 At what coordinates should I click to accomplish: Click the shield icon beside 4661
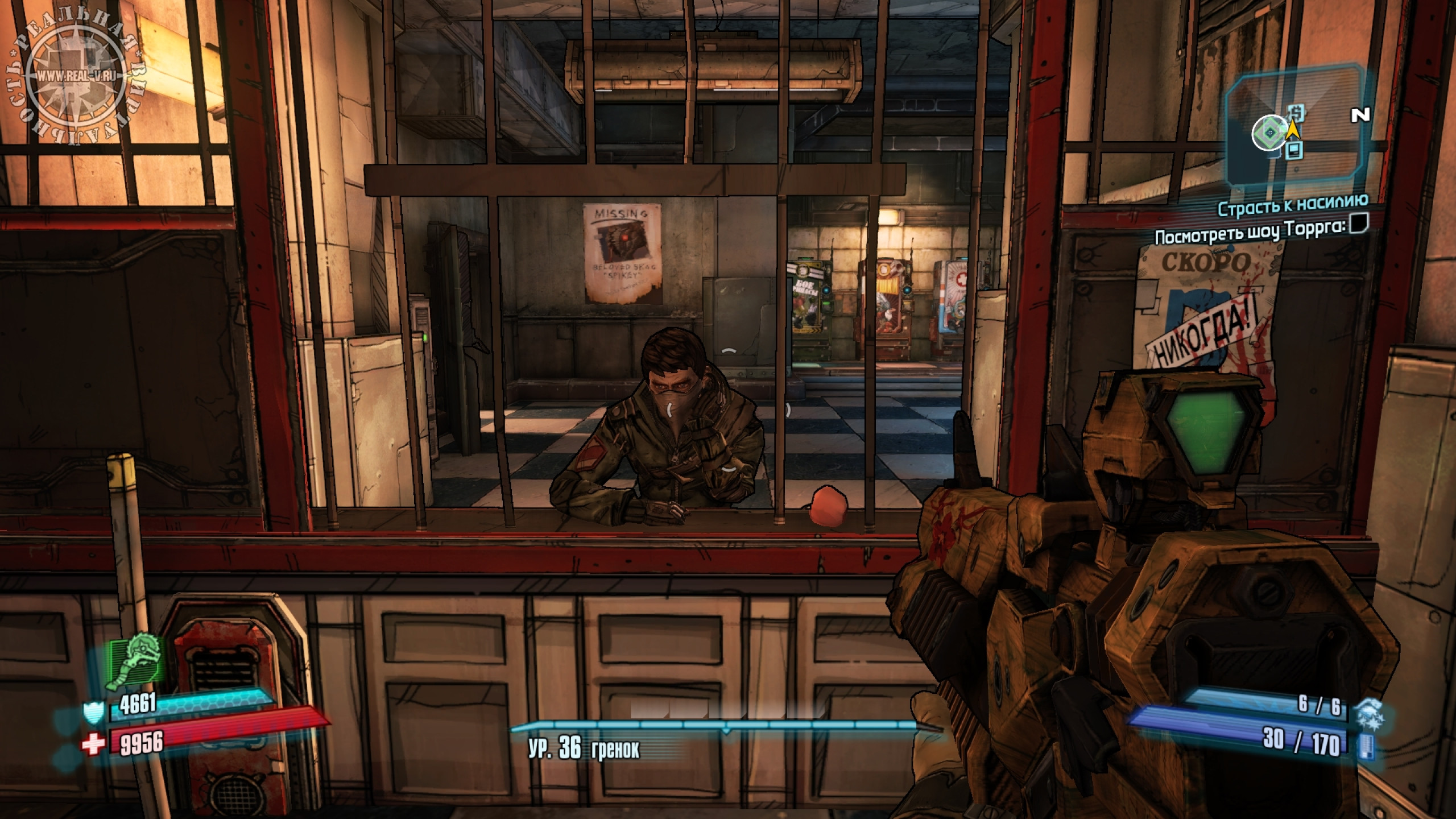[93, 712]
